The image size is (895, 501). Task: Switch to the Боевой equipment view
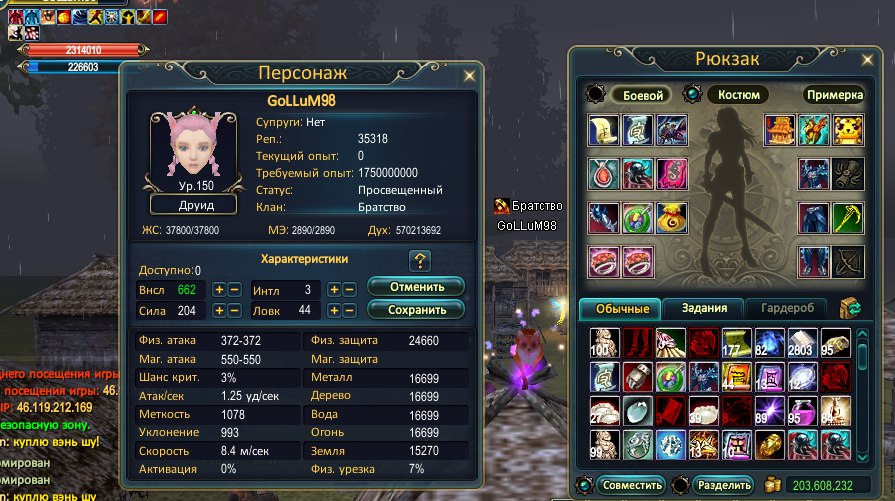pos(643,95)
